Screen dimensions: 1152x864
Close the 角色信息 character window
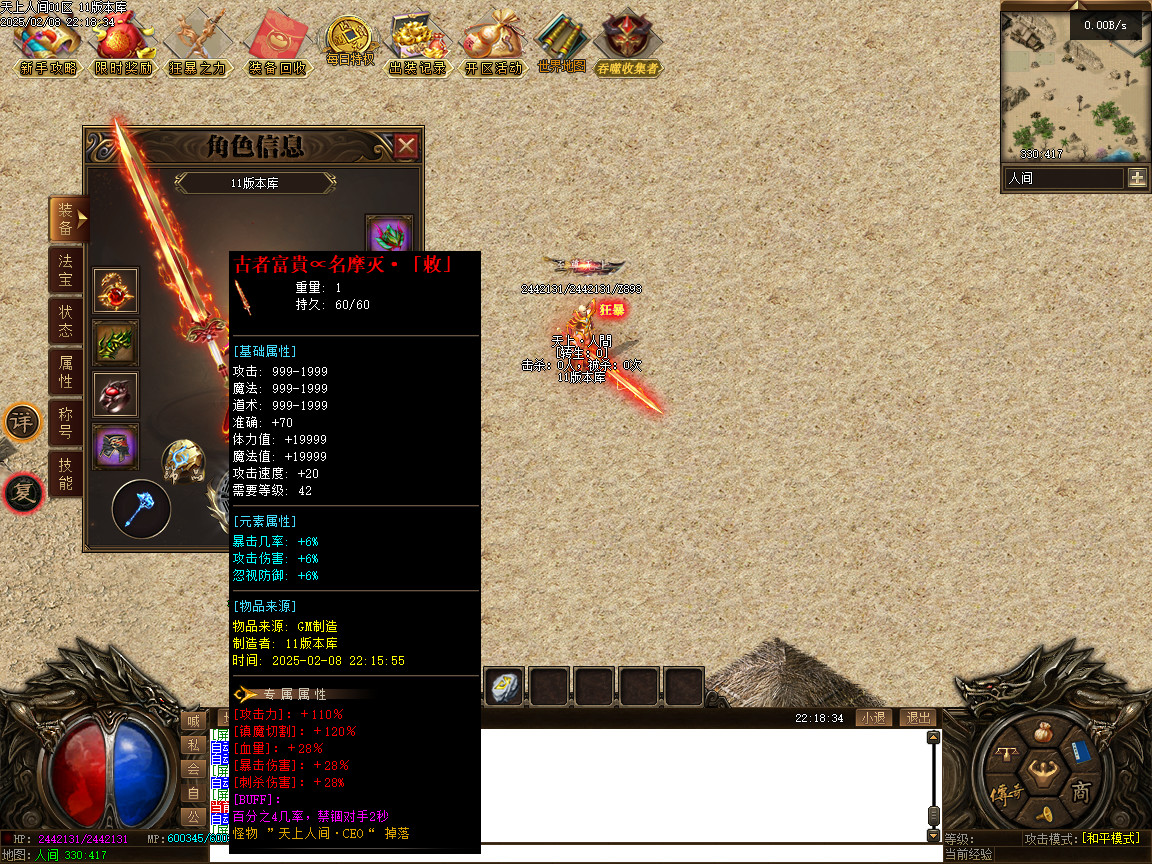(406, 147)
